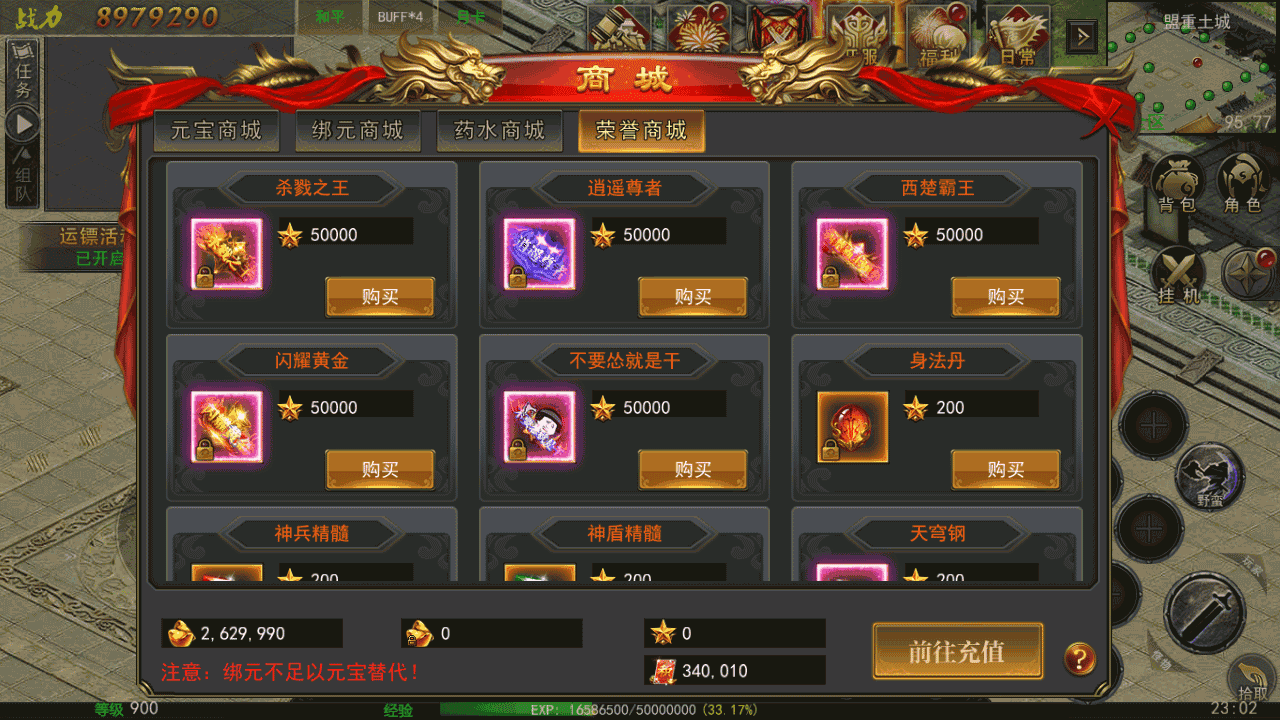Image resolution: width=1280 pixels, height=720 pixels.
Task: Expand the left sidebar arrow
Action: click(x=23, y=123)
